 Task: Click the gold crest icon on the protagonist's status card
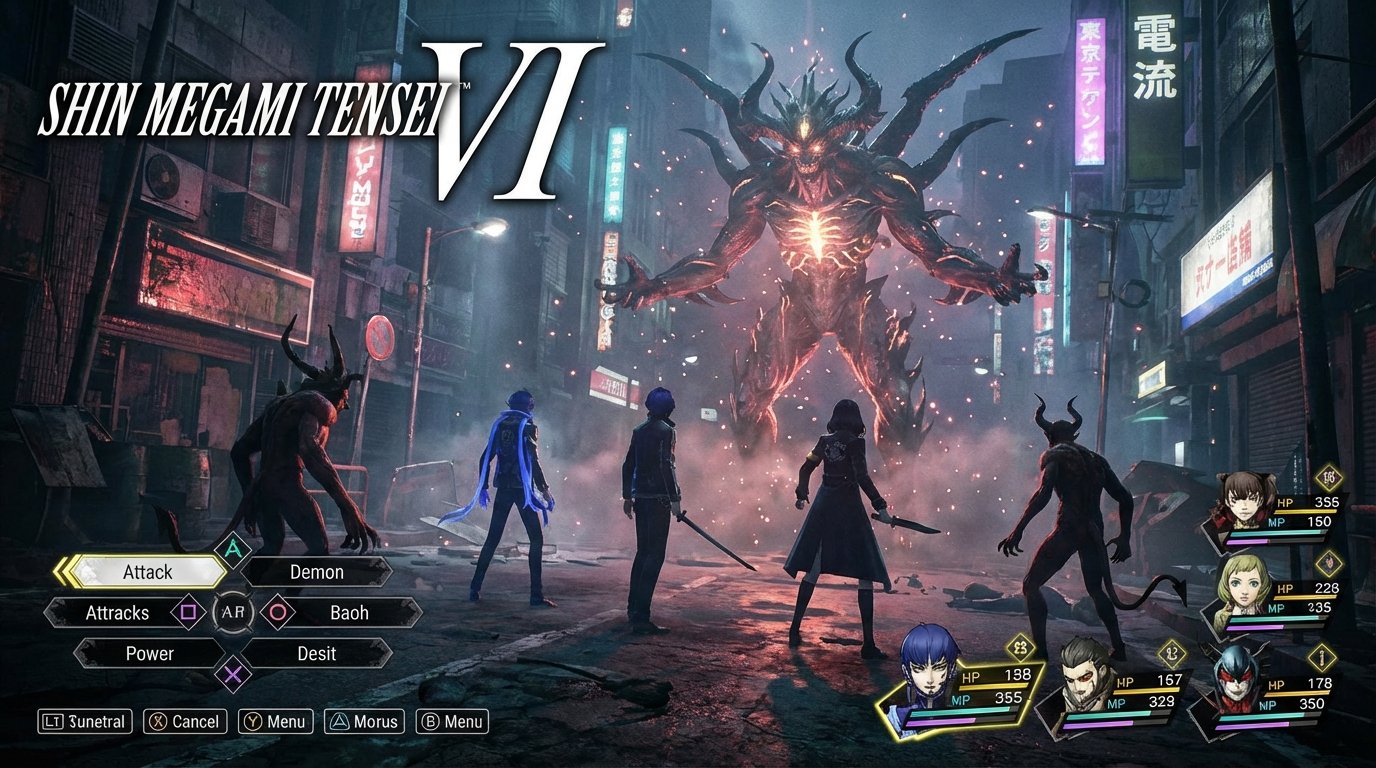click(x=1019, y=648)
